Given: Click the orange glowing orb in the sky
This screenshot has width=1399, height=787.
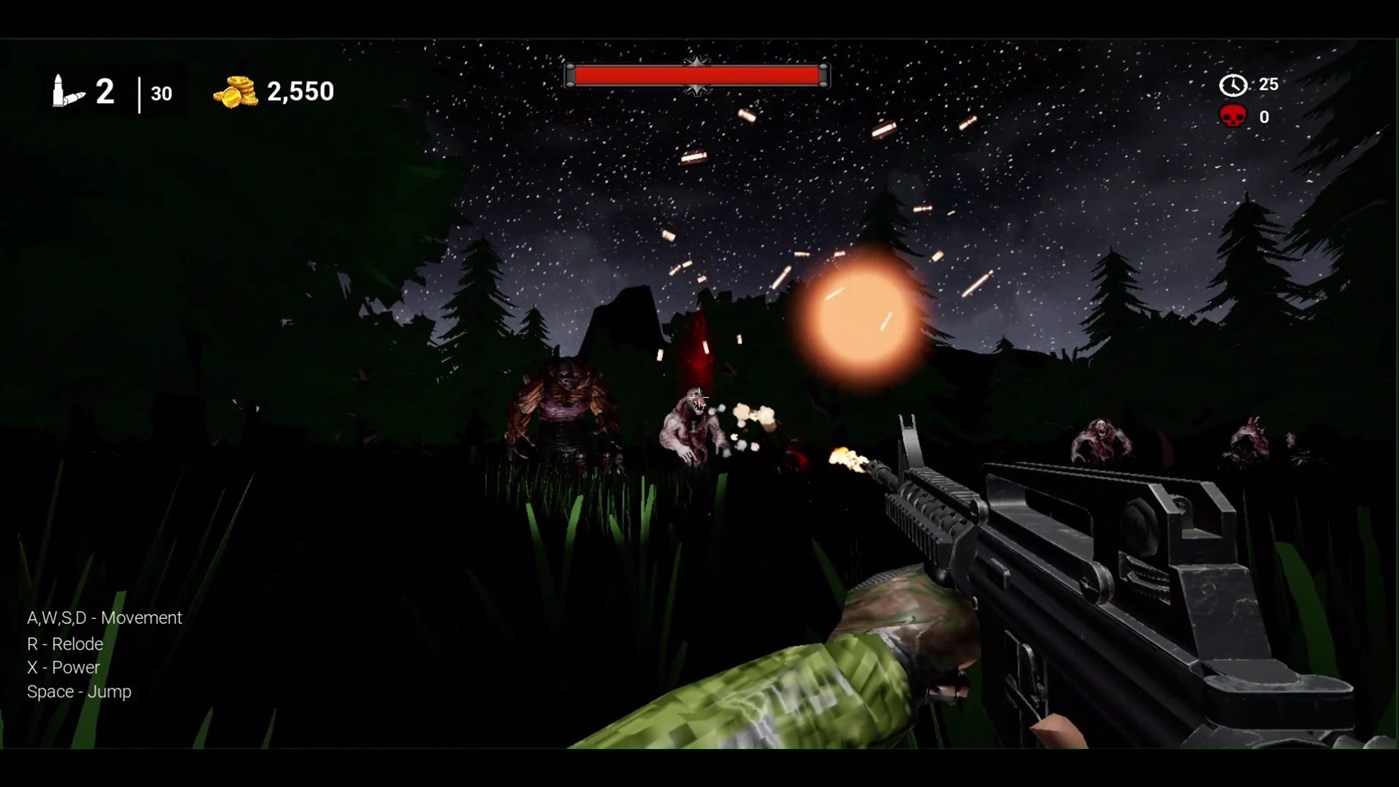Looking at the screenshot, I should click(x=852, y=315).
